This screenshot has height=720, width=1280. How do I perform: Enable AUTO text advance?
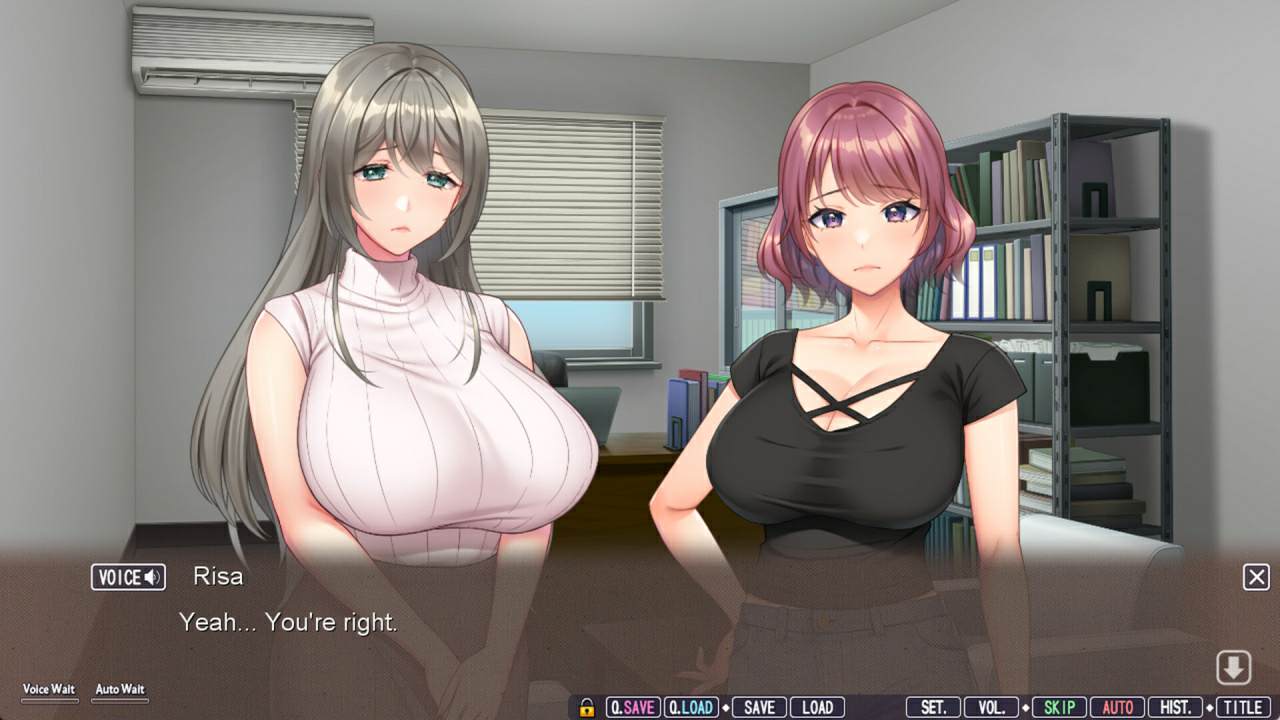1117,707
